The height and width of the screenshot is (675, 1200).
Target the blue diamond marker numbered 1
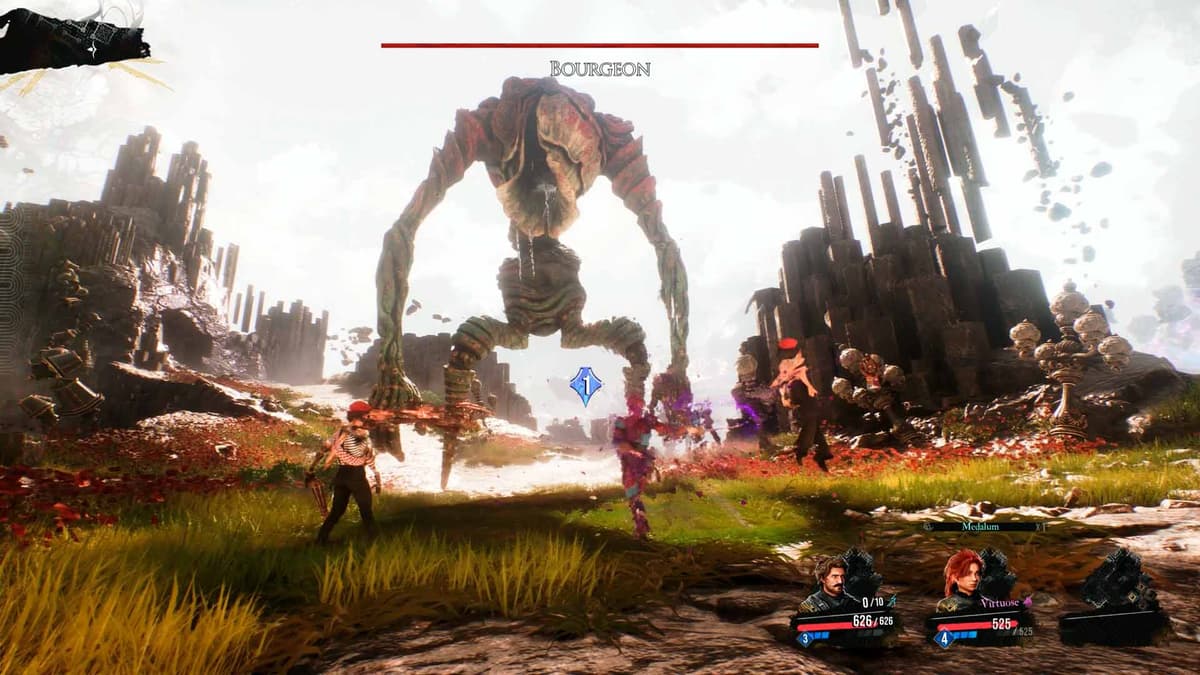click(x=584, y=386)
